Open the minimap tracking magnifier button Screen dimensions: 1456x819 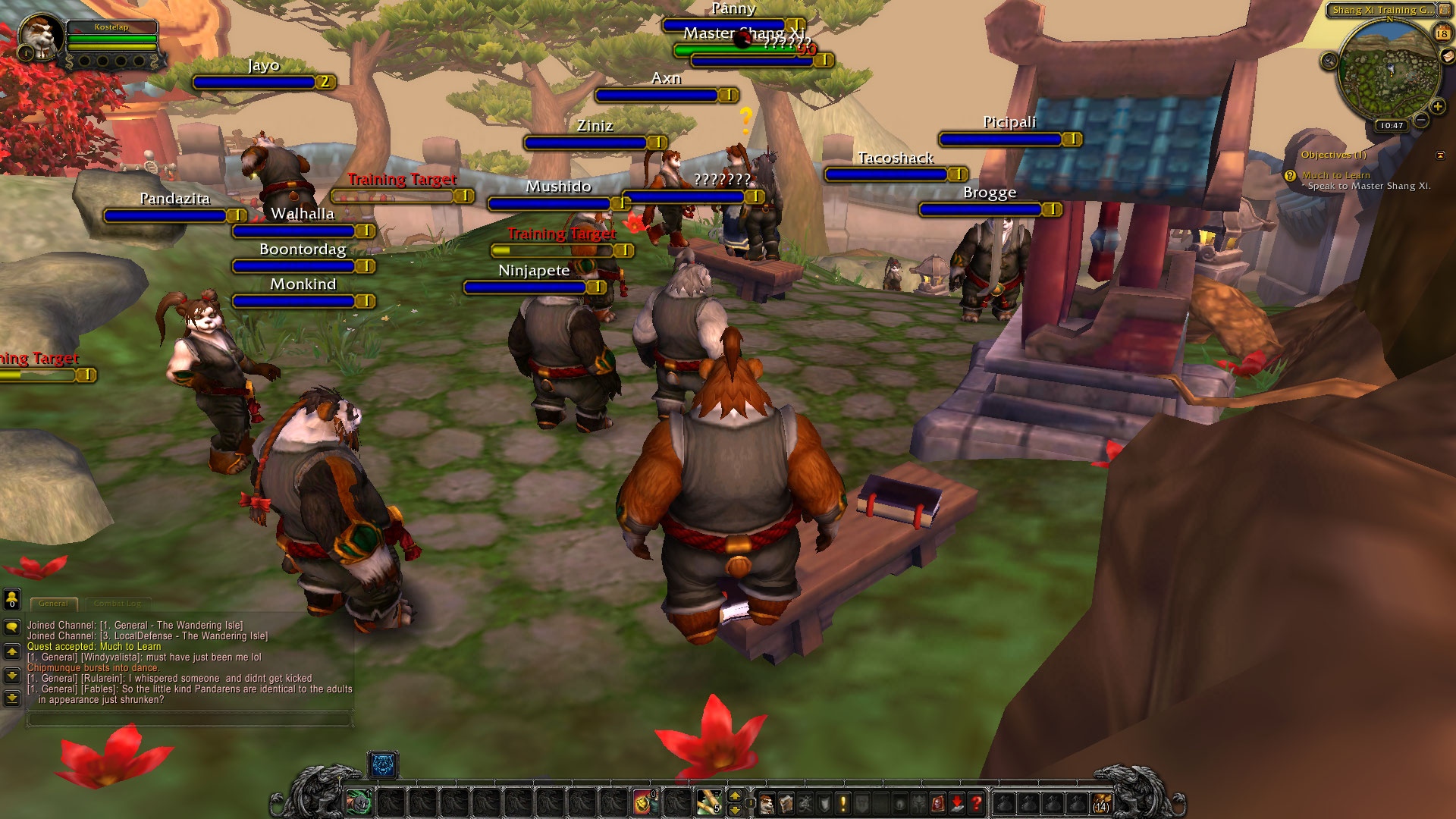coord(1329,61)
